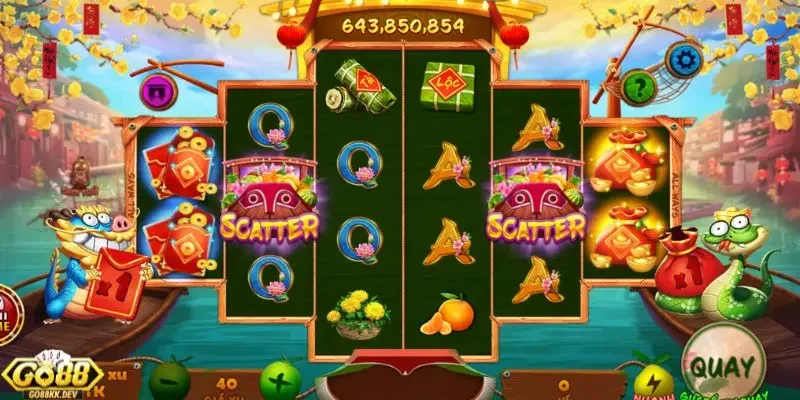This screenshot has width=800, height=400.
Task: Decrease the bet with the green minus
Action: (164, 379)
